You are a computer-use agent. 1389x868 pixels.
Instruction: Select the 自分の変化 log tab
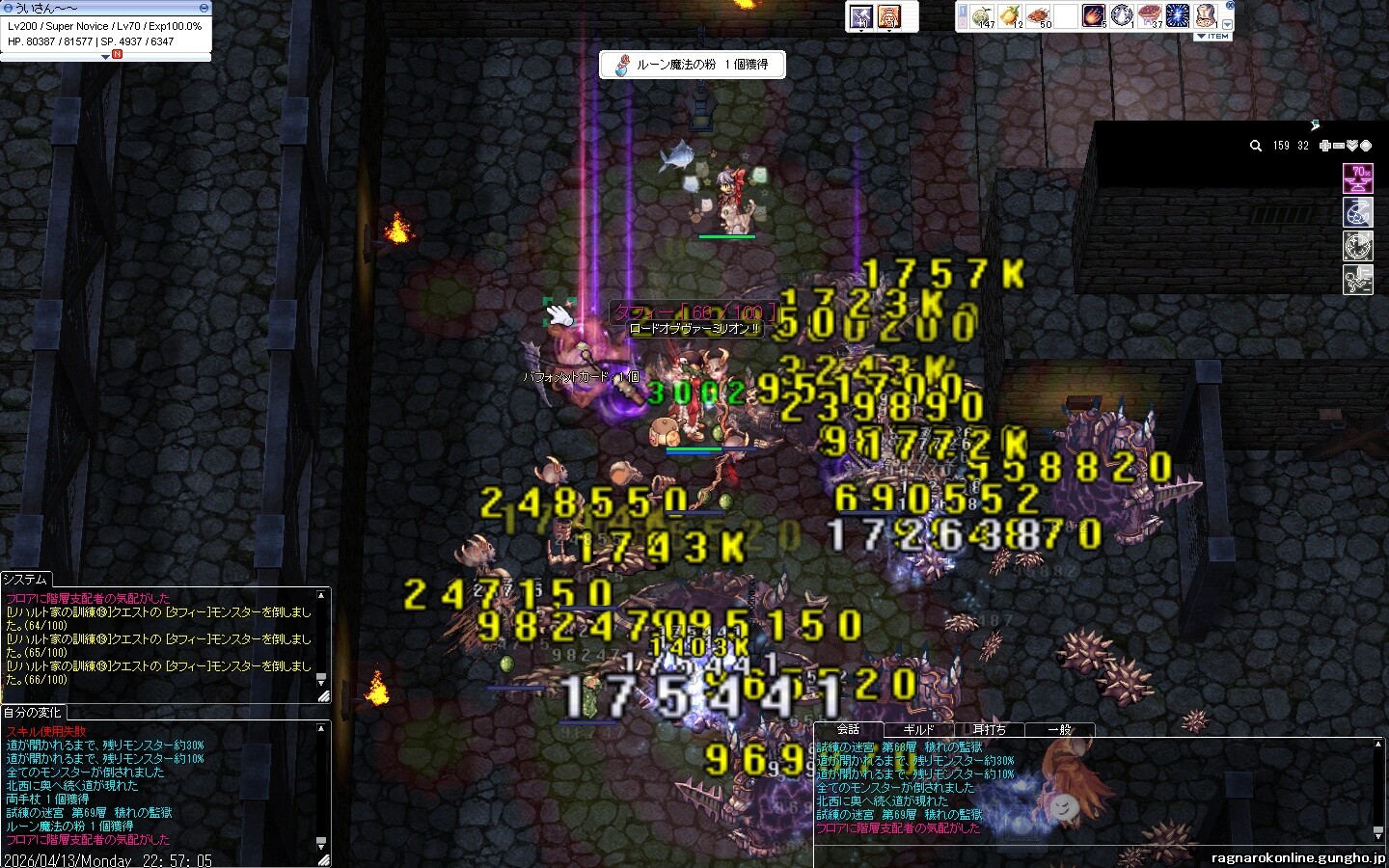tap(32, 712)
